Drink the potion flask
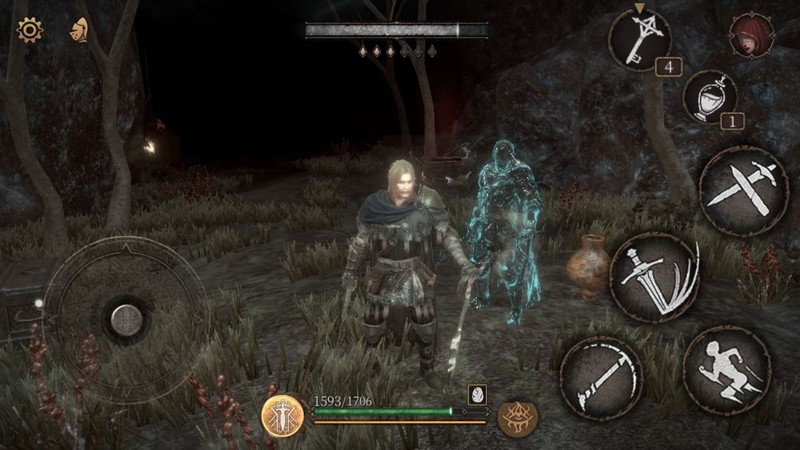Screen dimensions: 800x450 coord(710,97)
